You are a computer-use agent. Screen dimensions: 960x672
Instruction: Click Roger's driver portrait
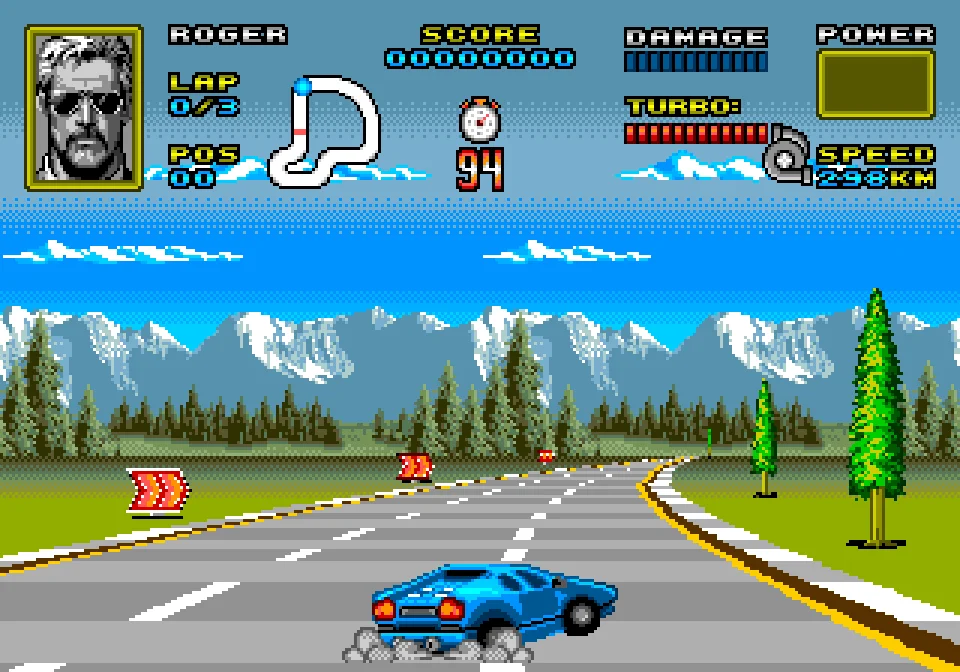tap(84, 107)
